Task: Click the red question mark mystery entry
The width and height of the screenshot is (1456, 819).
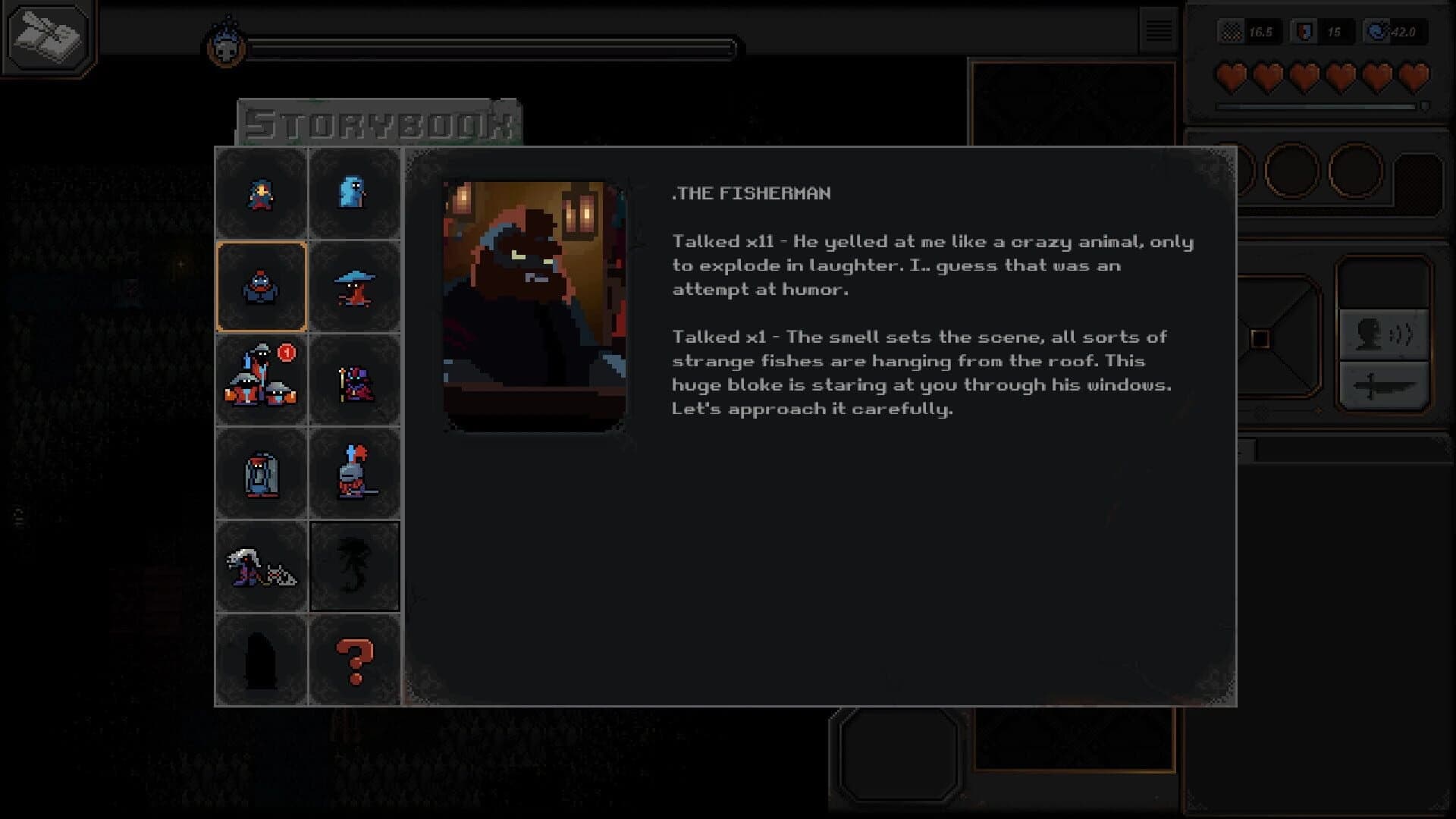Action: 355,658
